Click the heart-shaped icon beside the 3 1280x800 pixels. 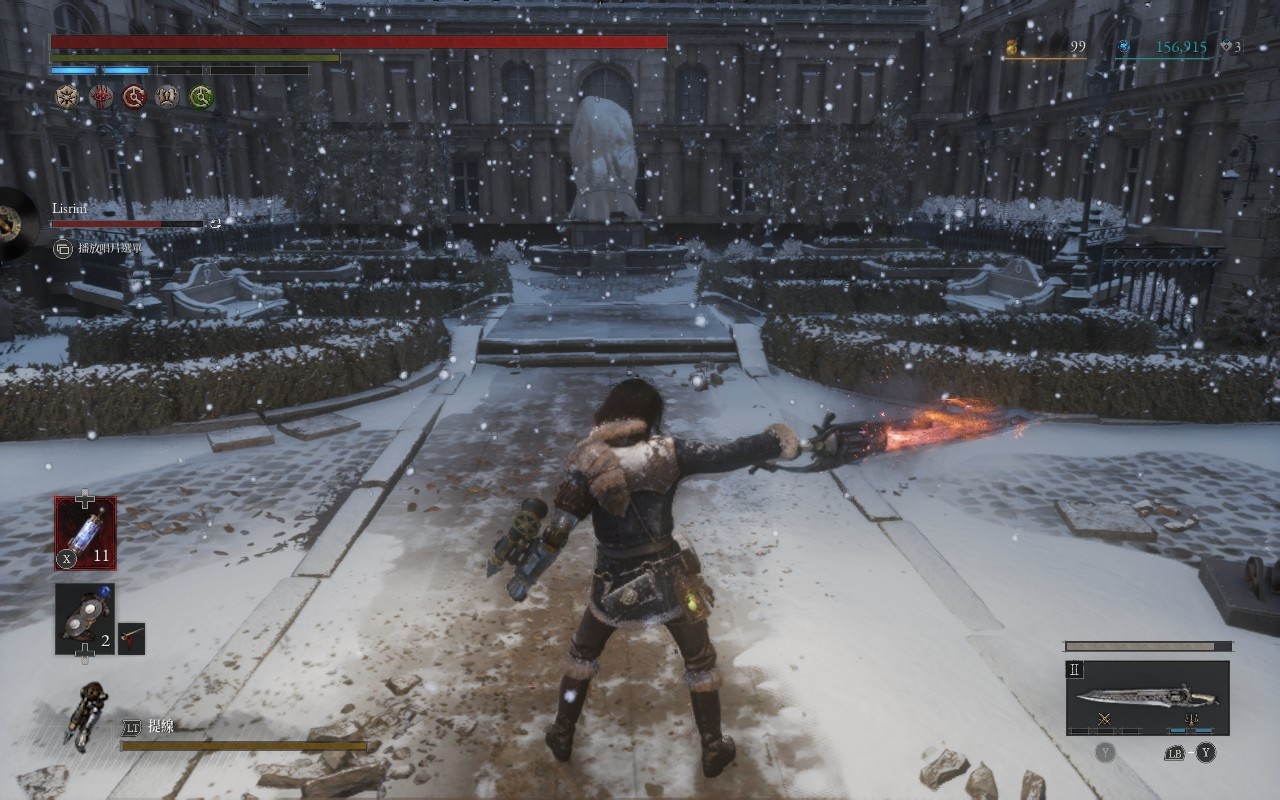click(x=1224, y=47)
